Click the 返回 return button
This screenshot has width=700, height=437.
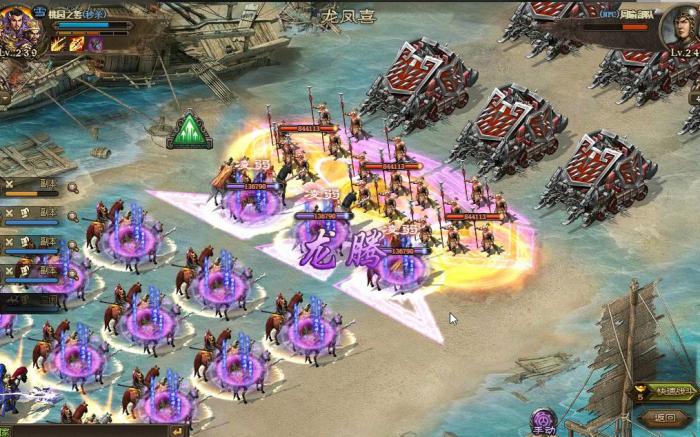pos(665,417)
